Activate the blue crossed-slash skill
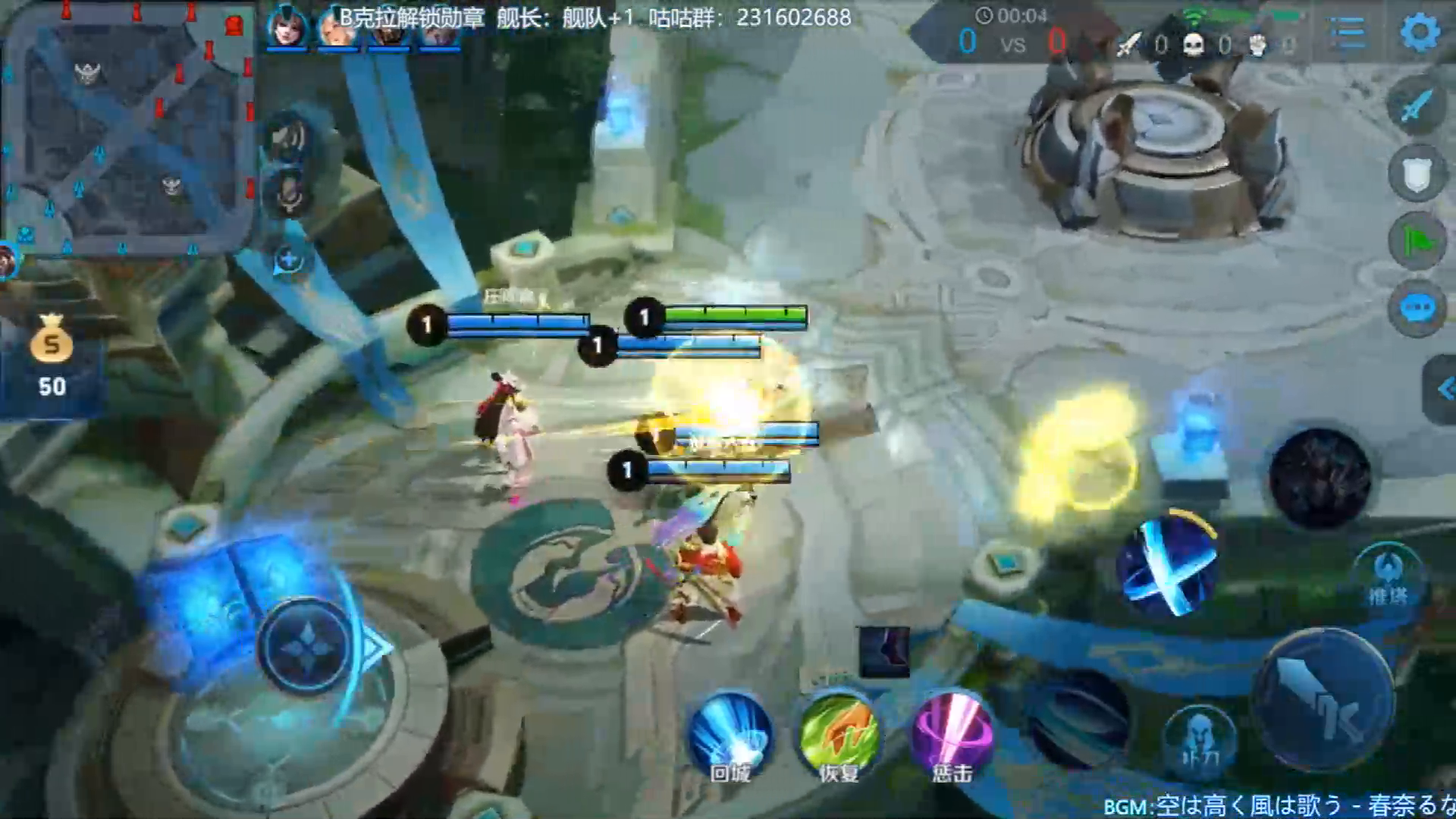The image size is (1456, 819). pyautogui.click(x=1168, y=565)
